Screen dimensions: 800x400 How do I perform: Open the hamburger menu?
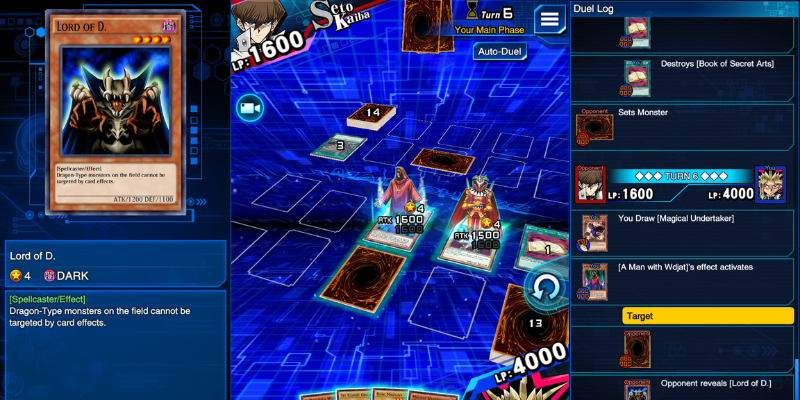click(548, 18)
